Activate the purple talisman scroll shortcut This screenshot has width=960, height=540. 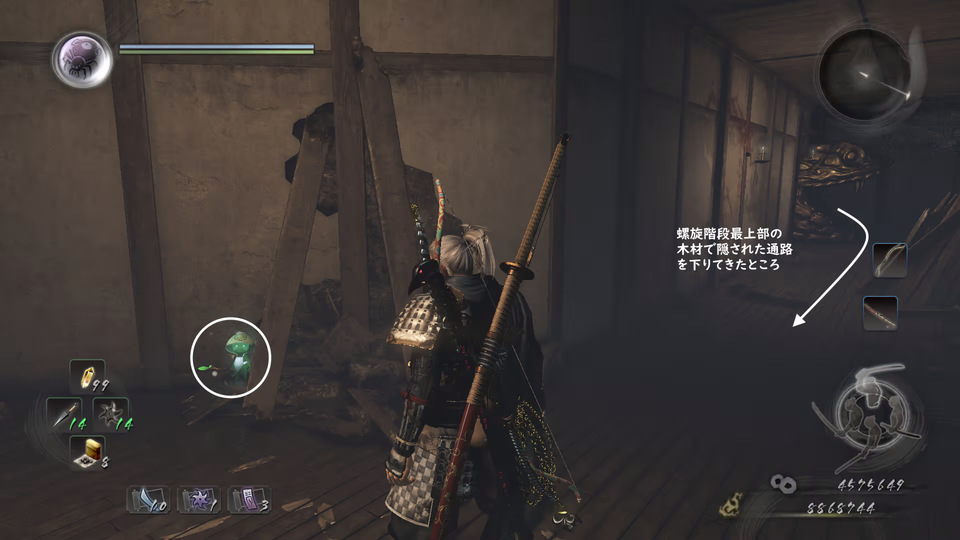248,498
